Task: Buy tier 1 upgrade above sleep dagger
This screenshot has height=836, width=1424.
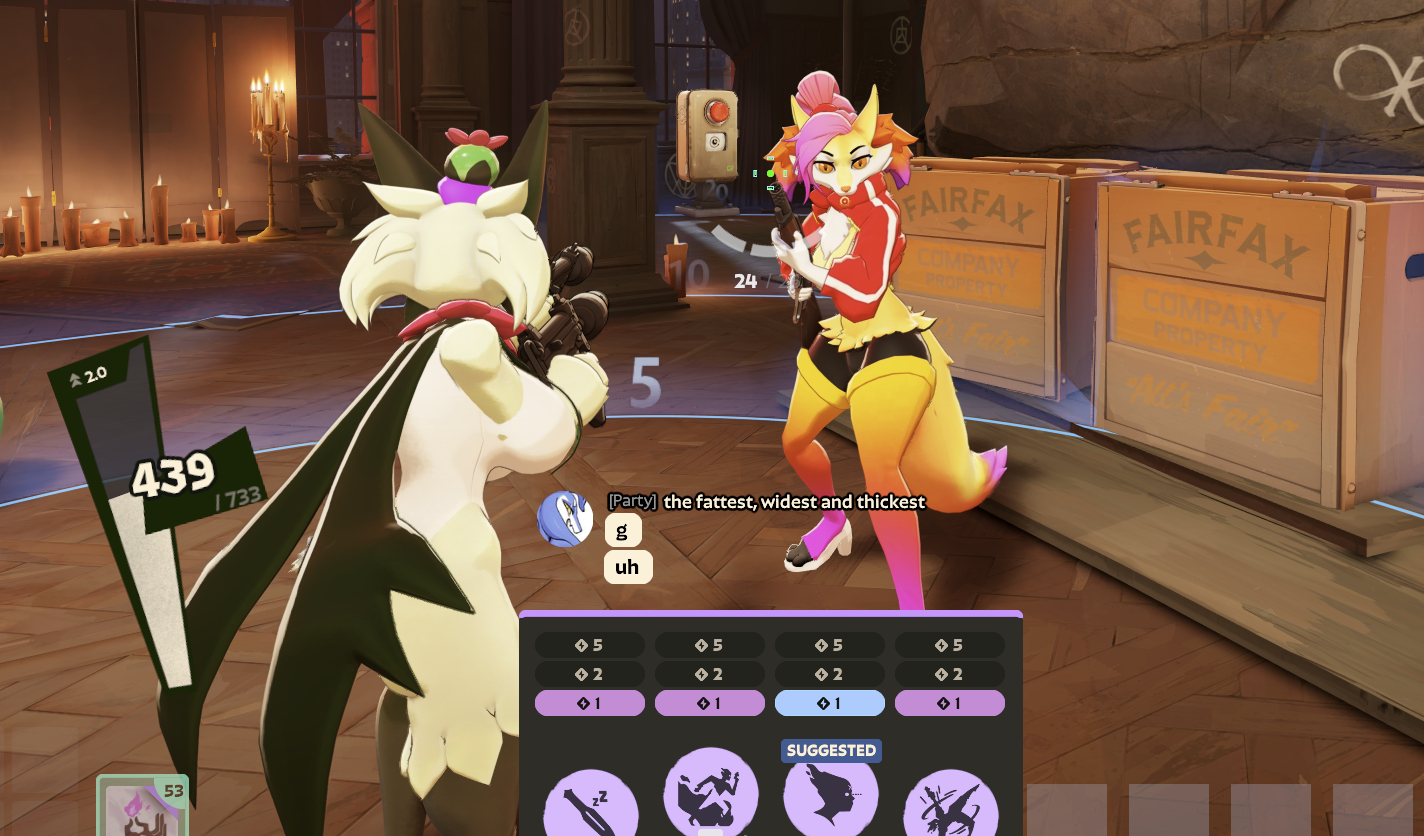Action: pos(590,703)
